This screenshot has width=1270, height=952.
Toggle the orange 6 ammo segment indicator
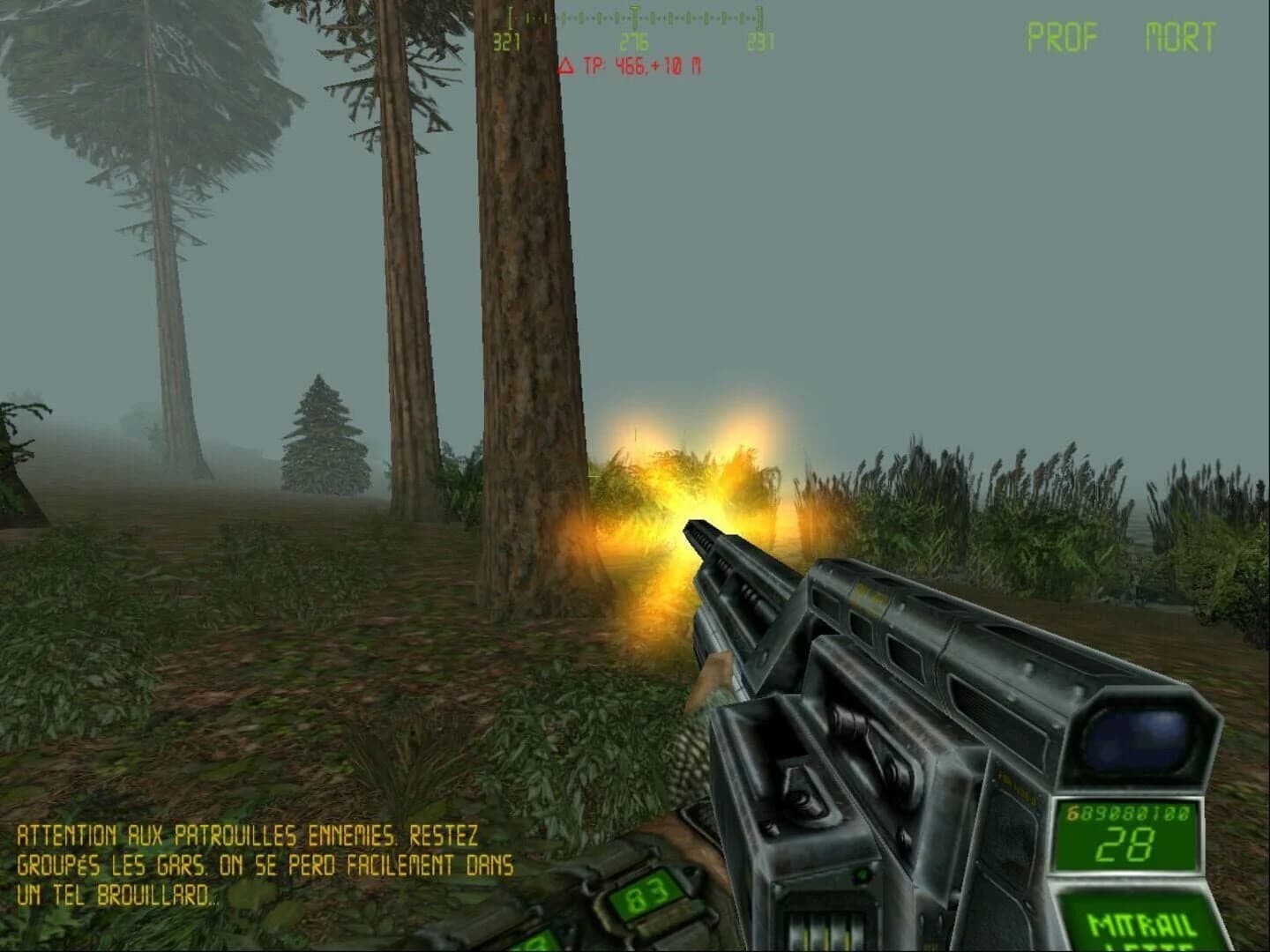[1072, 812]
